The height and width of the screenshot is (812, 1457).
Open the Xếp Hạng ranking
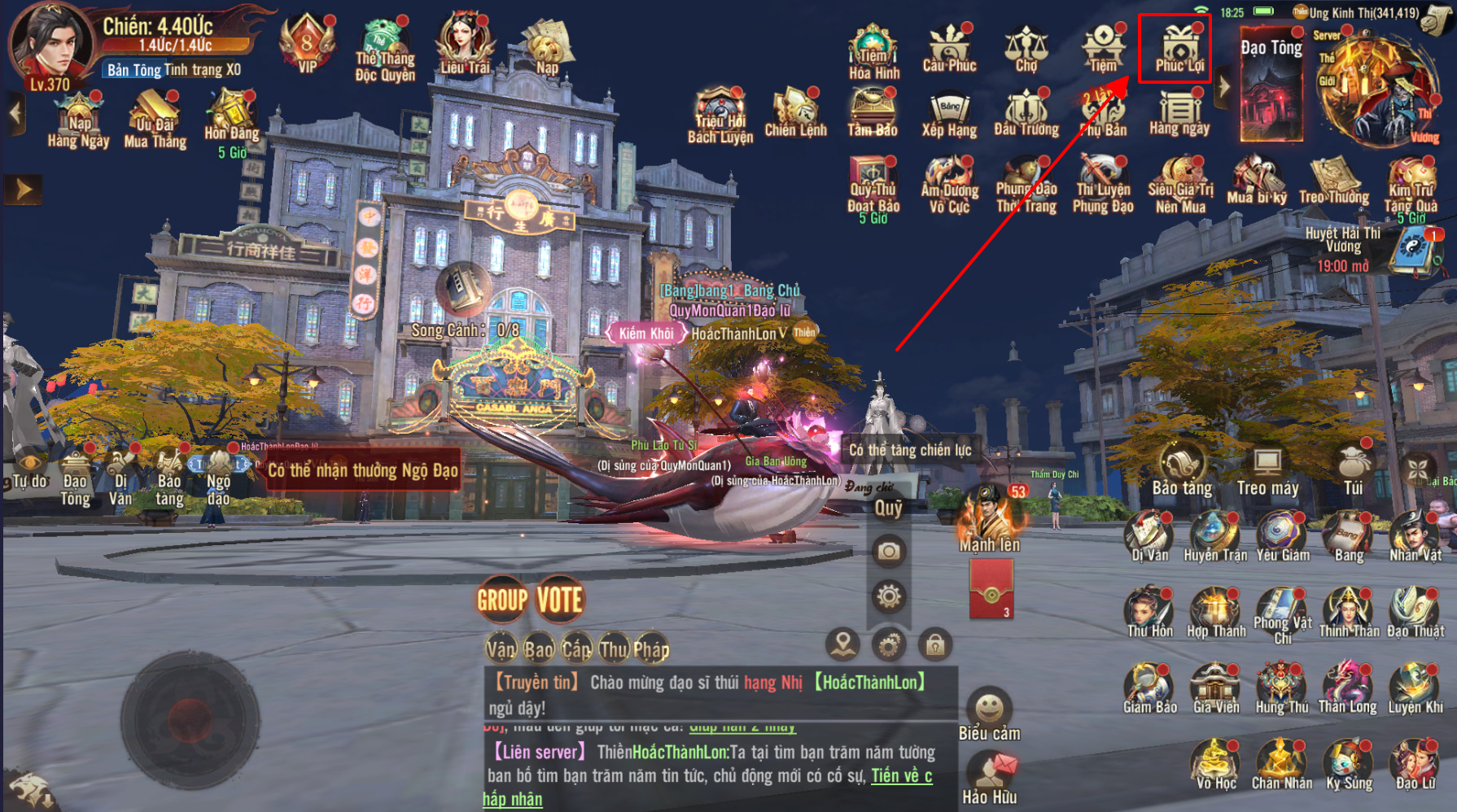click(949, 115)
